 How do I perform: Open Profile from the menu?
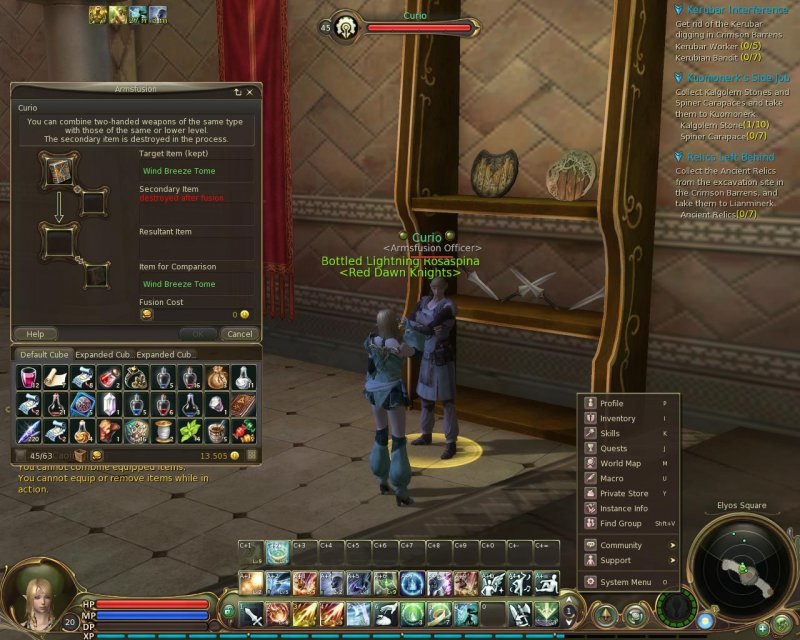612,404
